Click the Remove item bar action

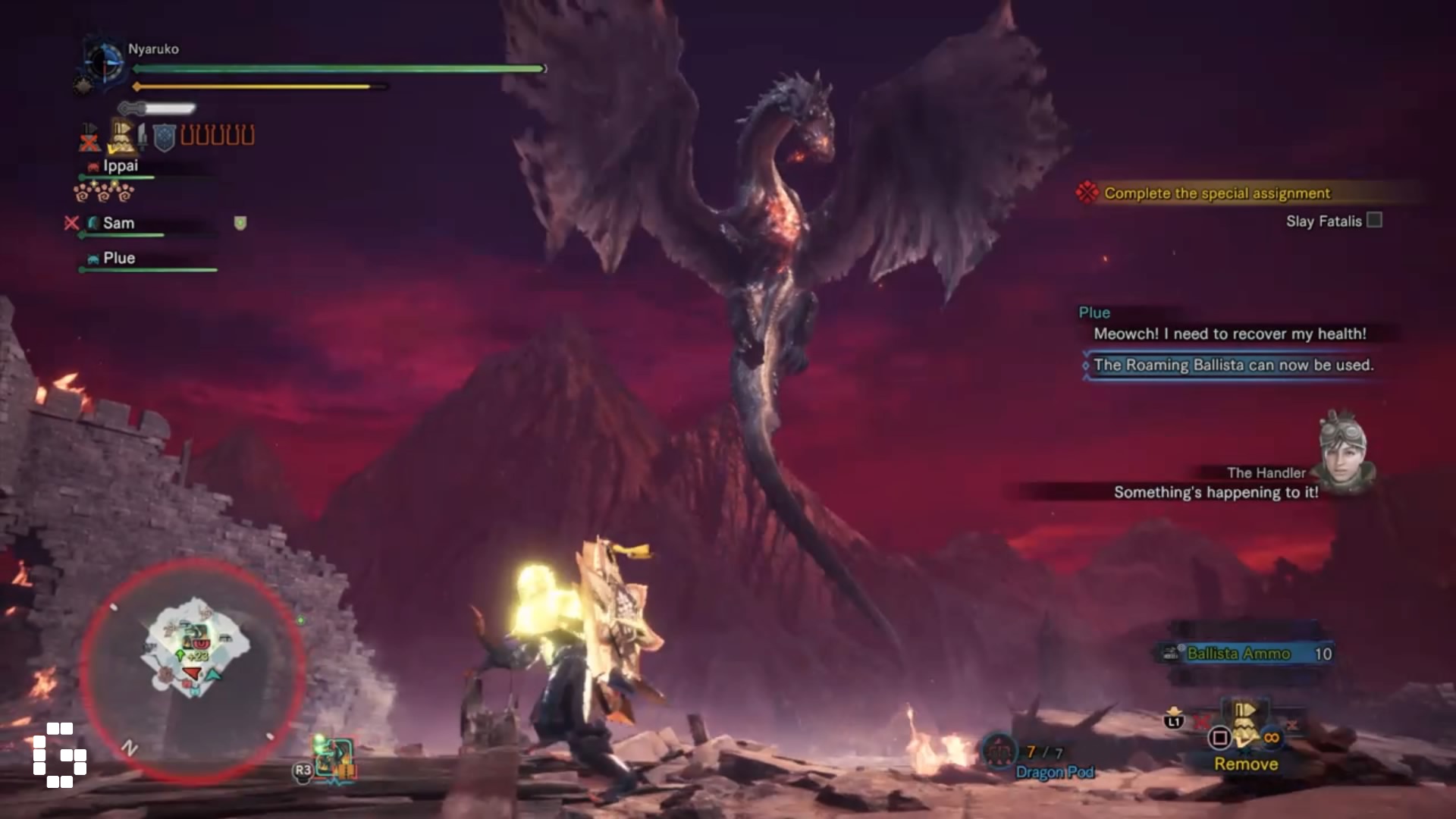[x=1246, y=764]
